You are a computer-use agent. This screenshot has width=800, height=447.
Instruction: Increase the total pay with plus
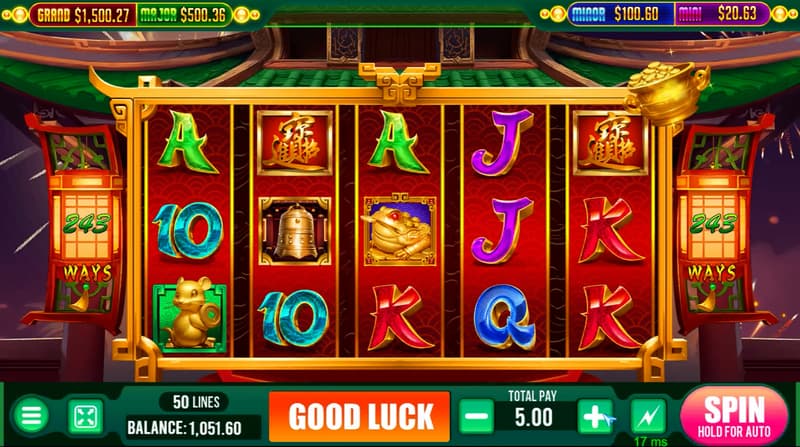pyautogui.click(x=595, y=415)
